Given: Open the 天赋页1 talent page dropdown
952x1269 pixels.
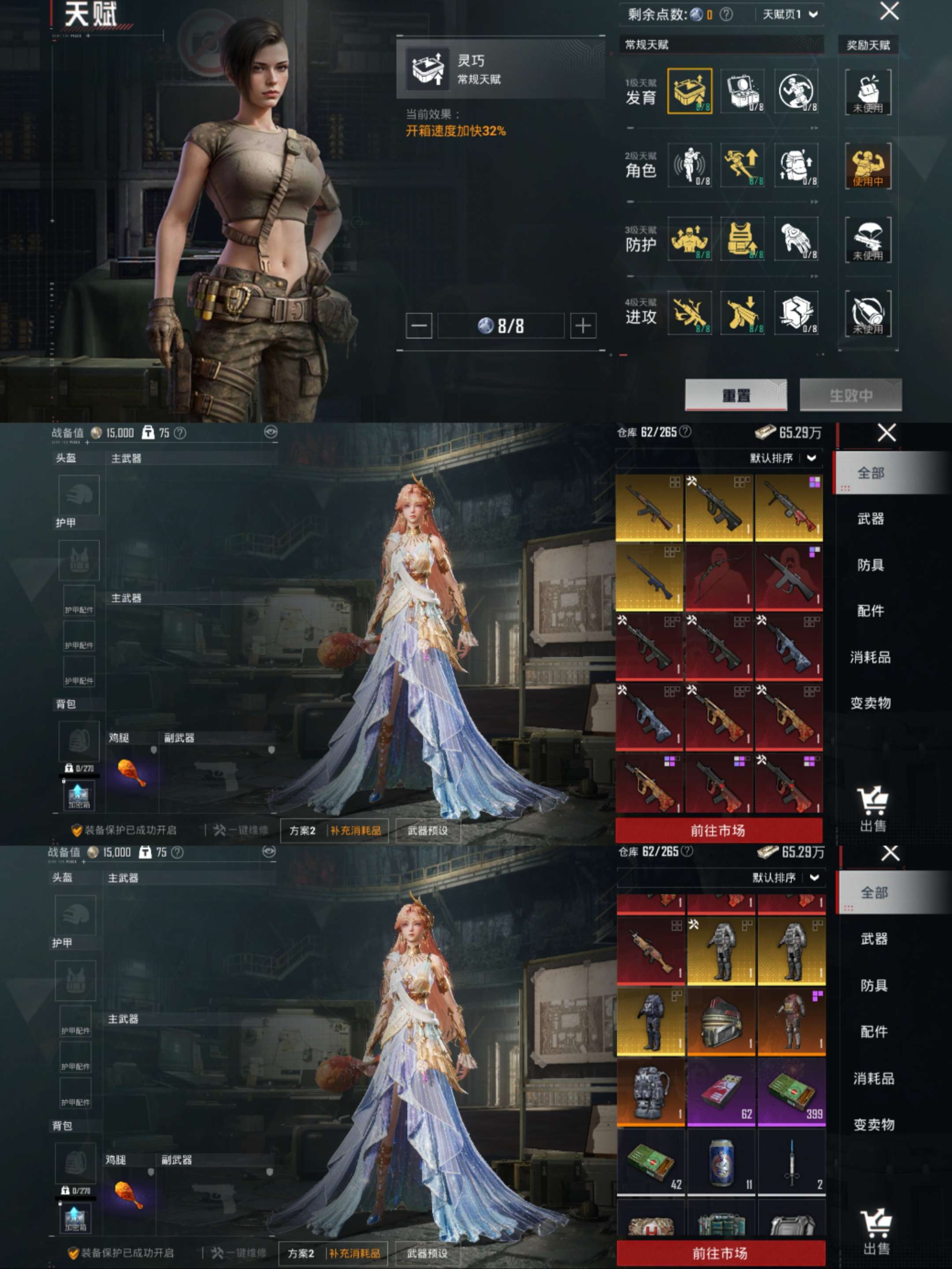Looking at the screenshot, I should tap(789, 15).
